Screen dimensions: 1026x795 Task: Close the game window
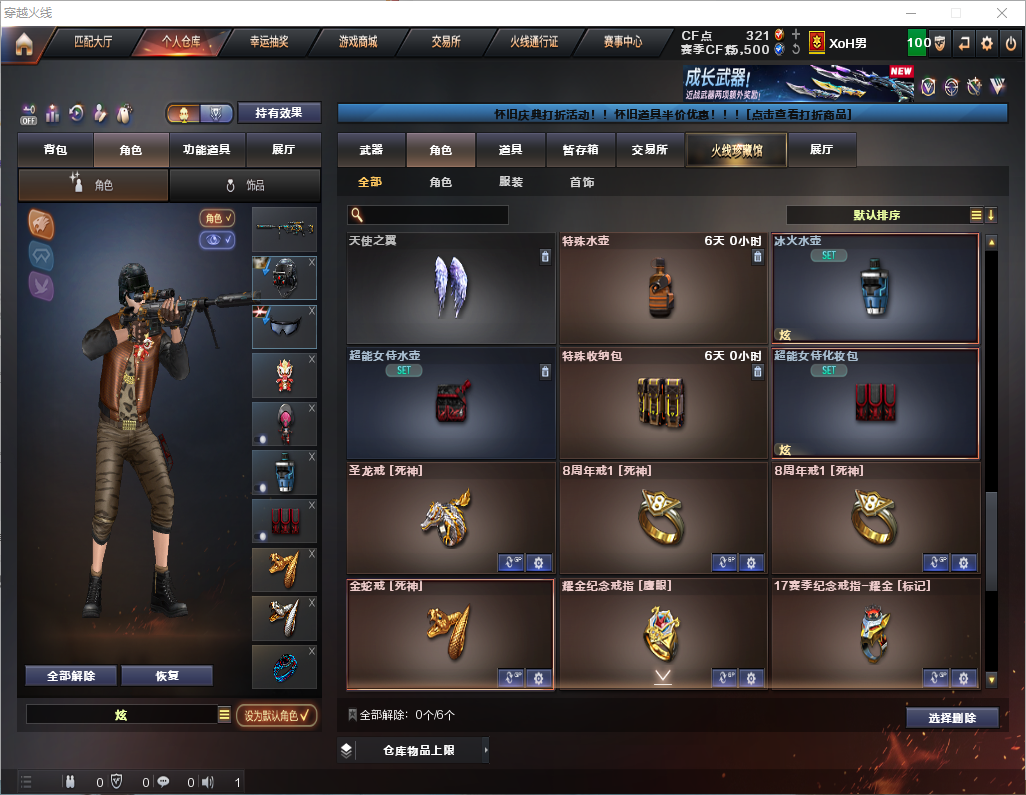(1001, 13)
